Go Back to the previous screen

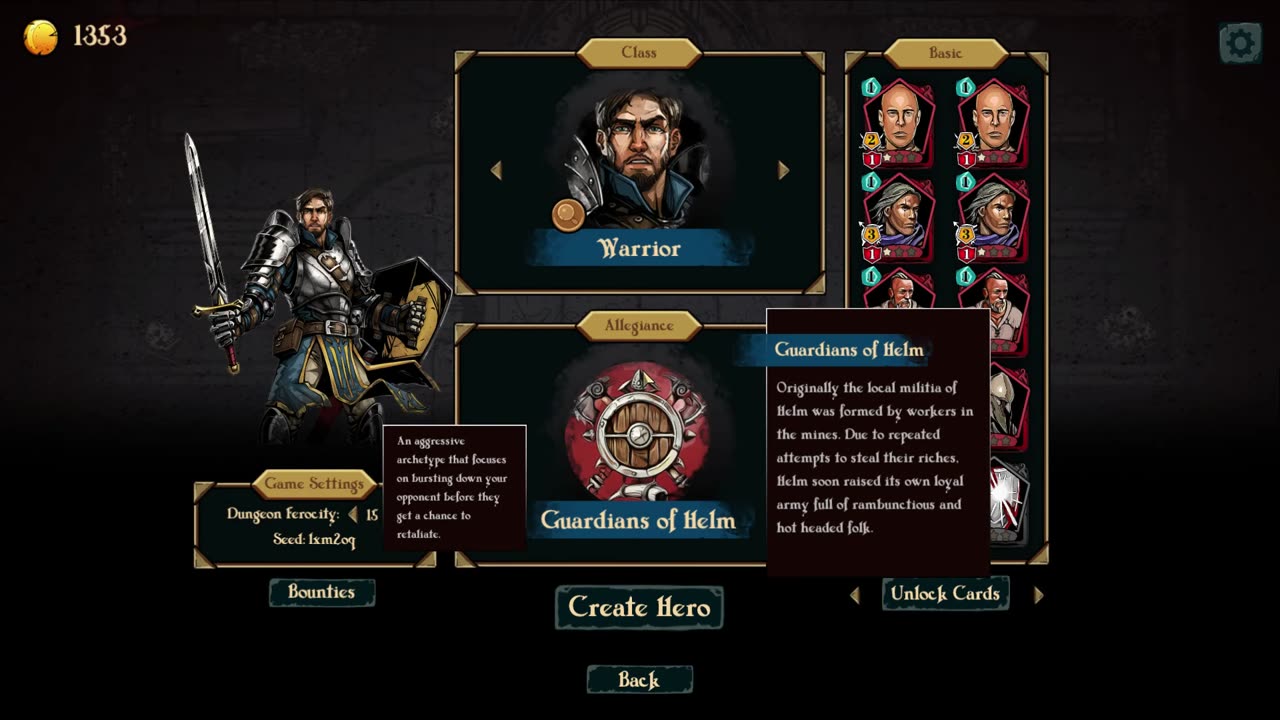(639, 680)
